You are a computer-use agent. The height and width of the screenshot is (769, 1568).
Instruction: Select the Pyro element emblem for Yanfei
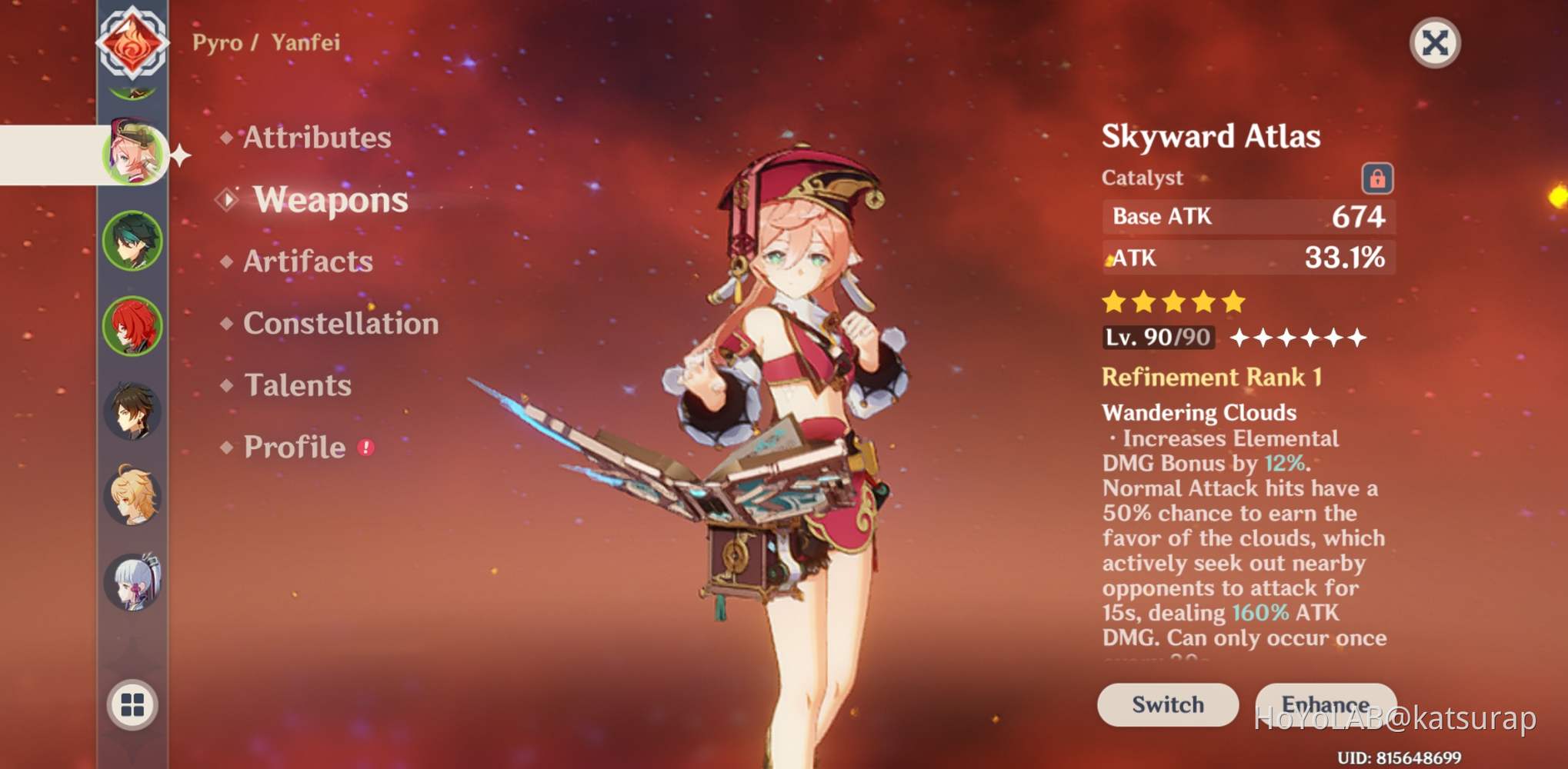[132, 42]
